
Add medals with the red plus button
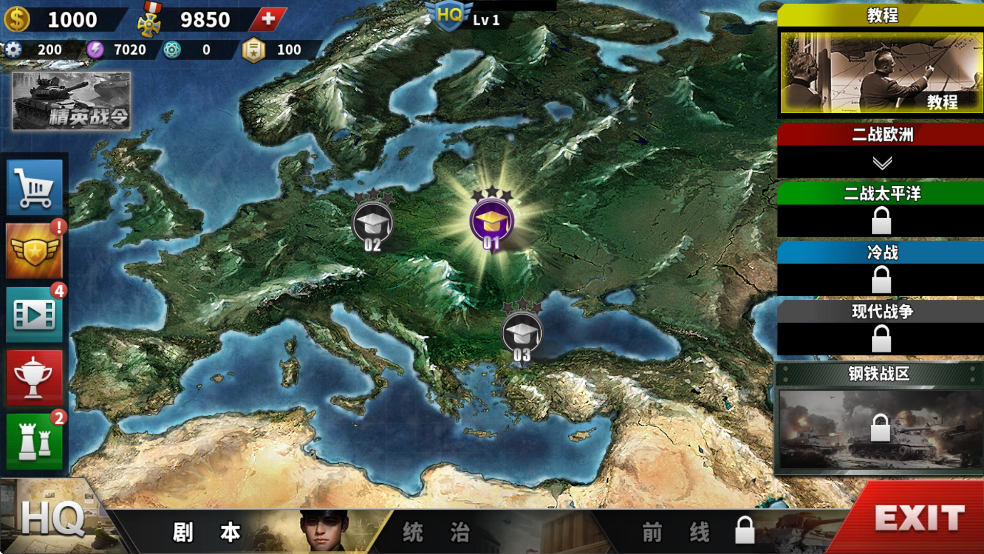[x=267, y=19]
